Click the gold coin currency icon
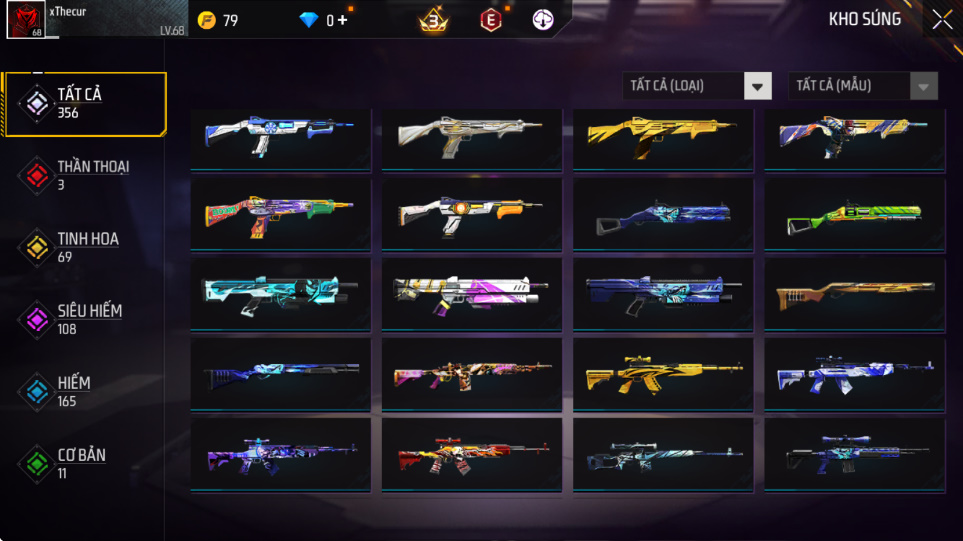 click(207, 20)
